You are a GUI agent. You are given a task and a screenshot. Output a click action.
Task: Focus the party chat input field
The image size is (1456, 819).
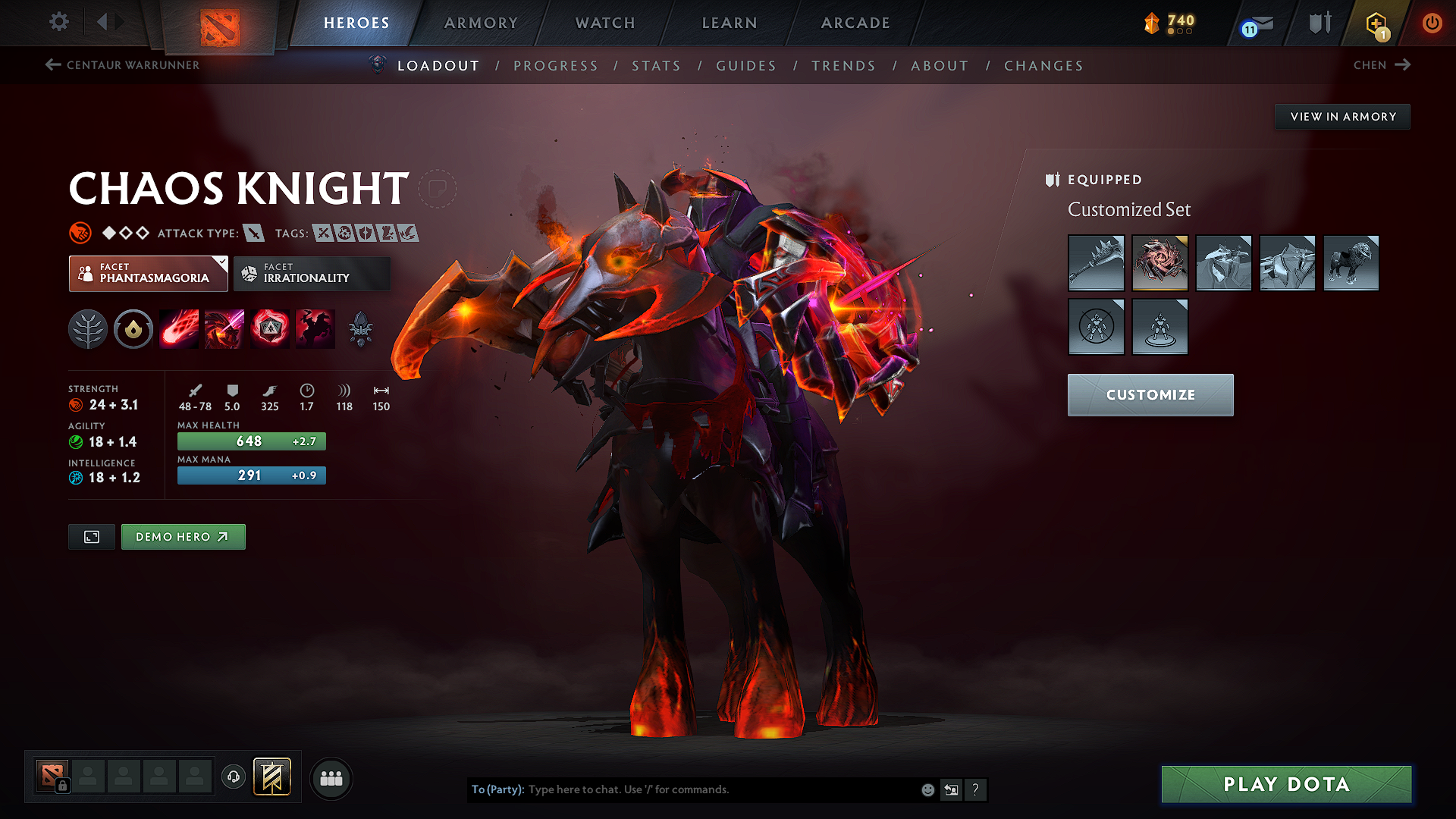720,789
